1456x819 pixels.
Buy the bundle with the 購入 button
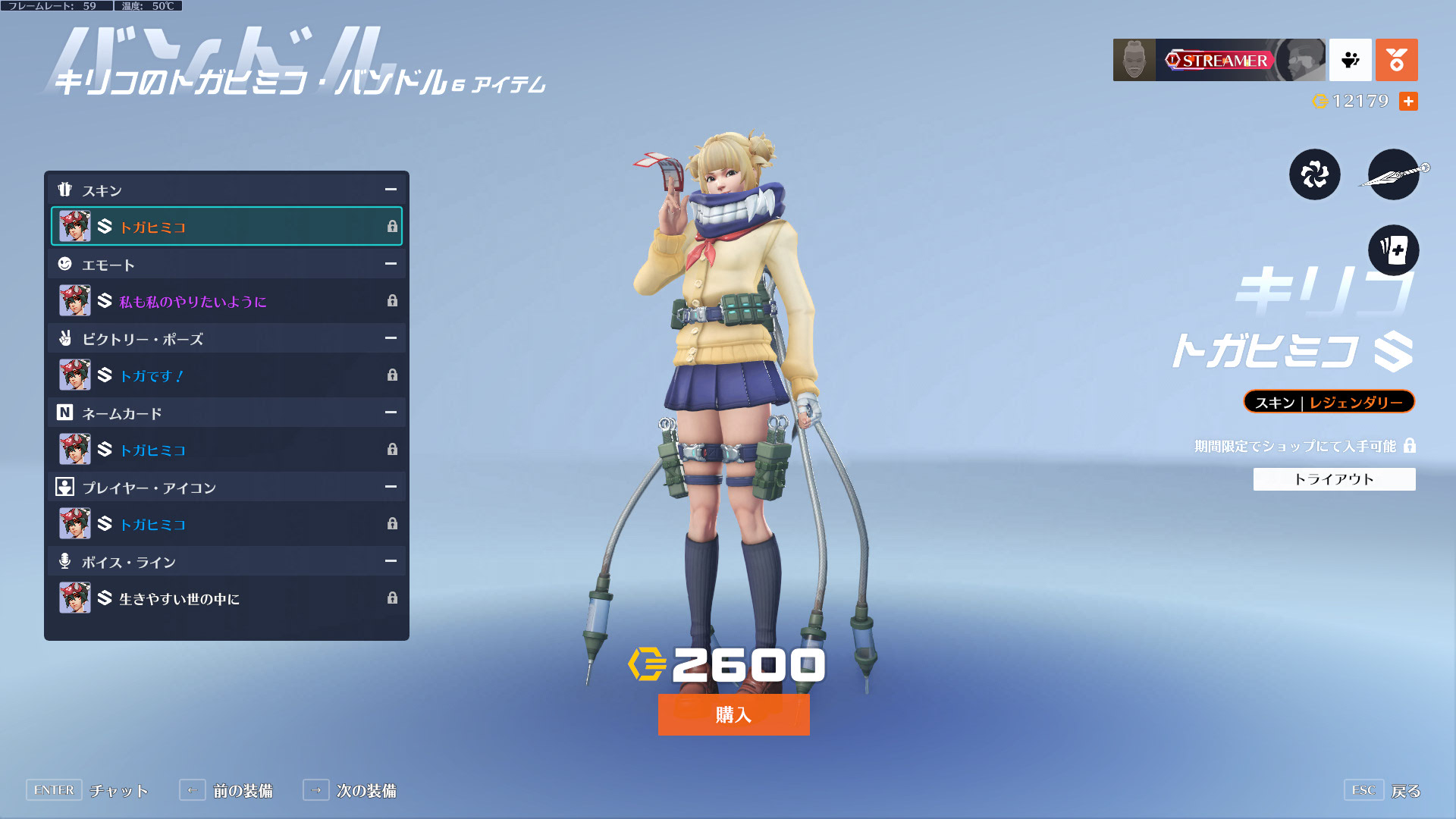pyautogui.click(x=733, y=714)
